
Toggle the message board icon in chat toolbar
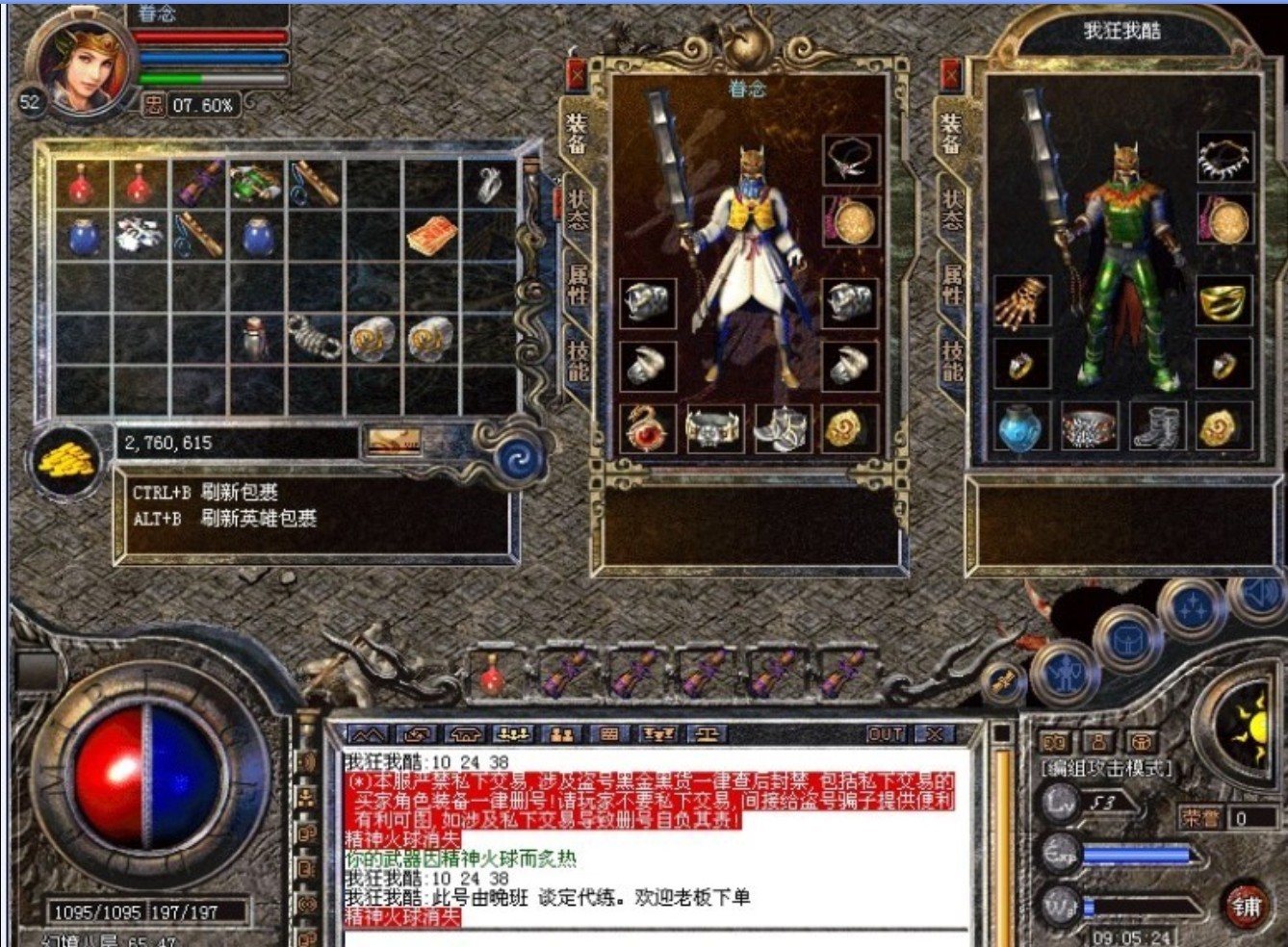pyautogui.click(x=609, y=736)
